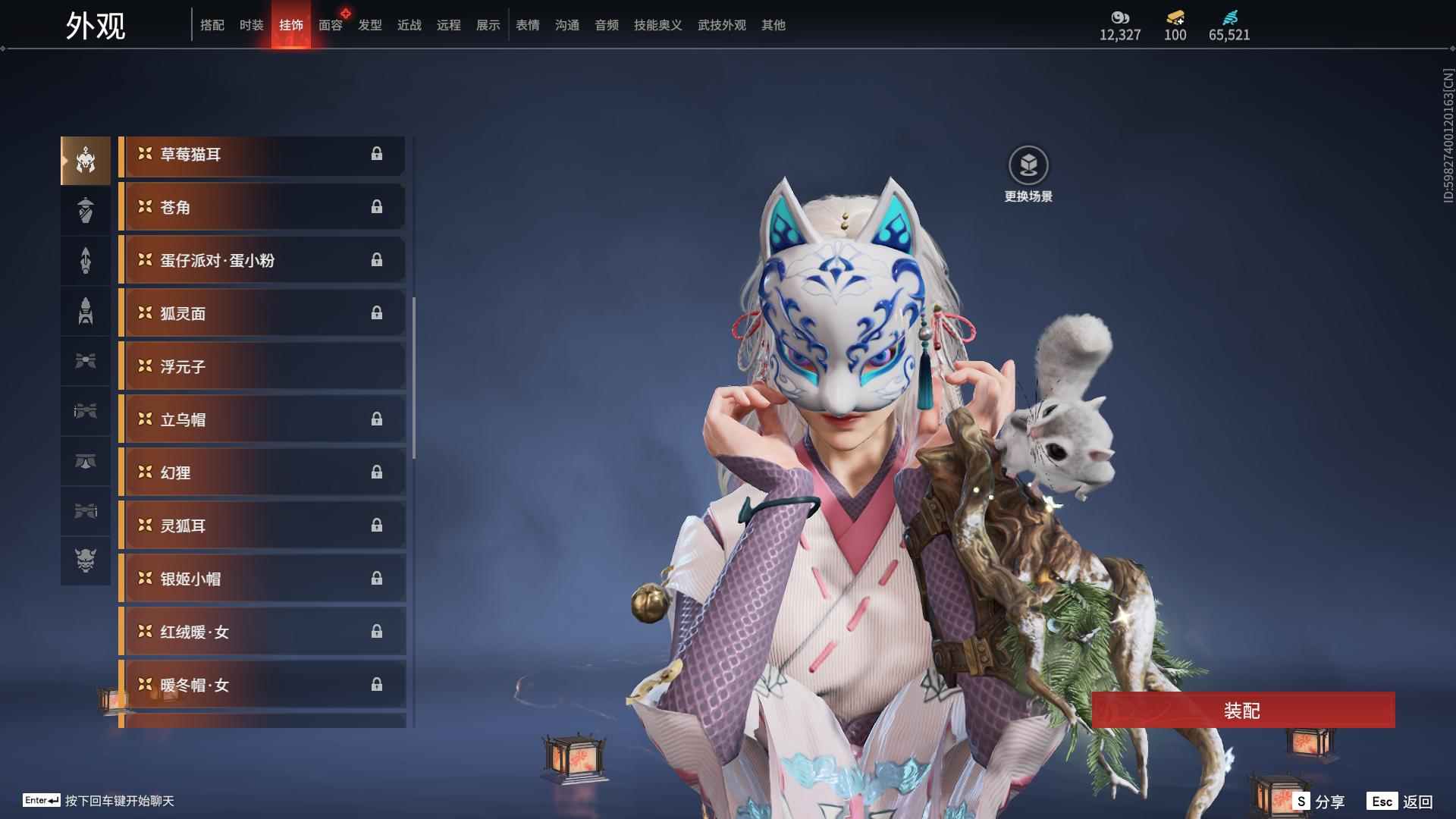The width and height of the screenshot is (1456, 819).
Task: Open the 其他 category expander
Action: coord(772,25)
